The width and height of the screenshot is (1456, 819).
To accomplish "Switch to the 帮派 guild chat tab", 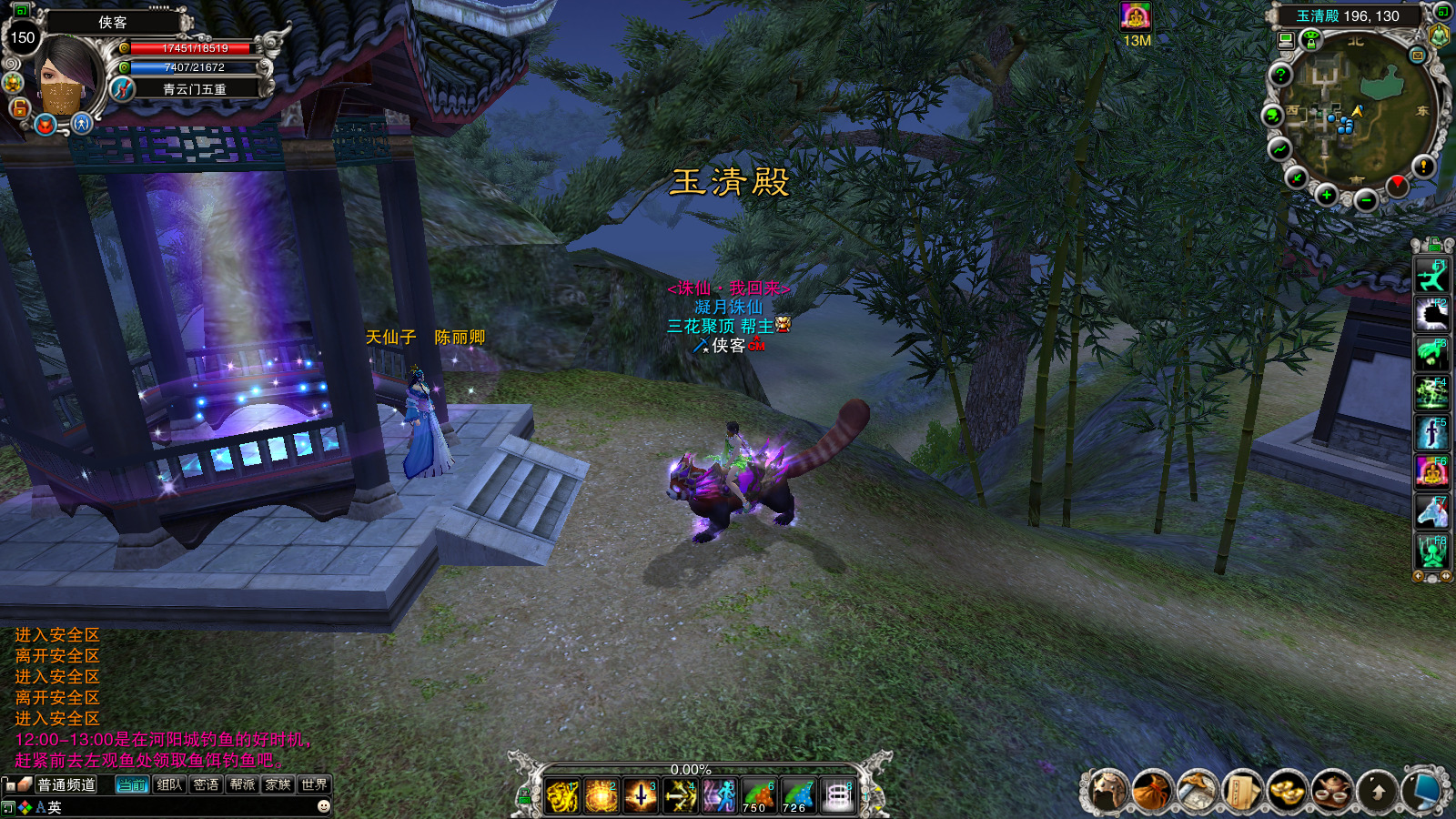I will 242,784.
